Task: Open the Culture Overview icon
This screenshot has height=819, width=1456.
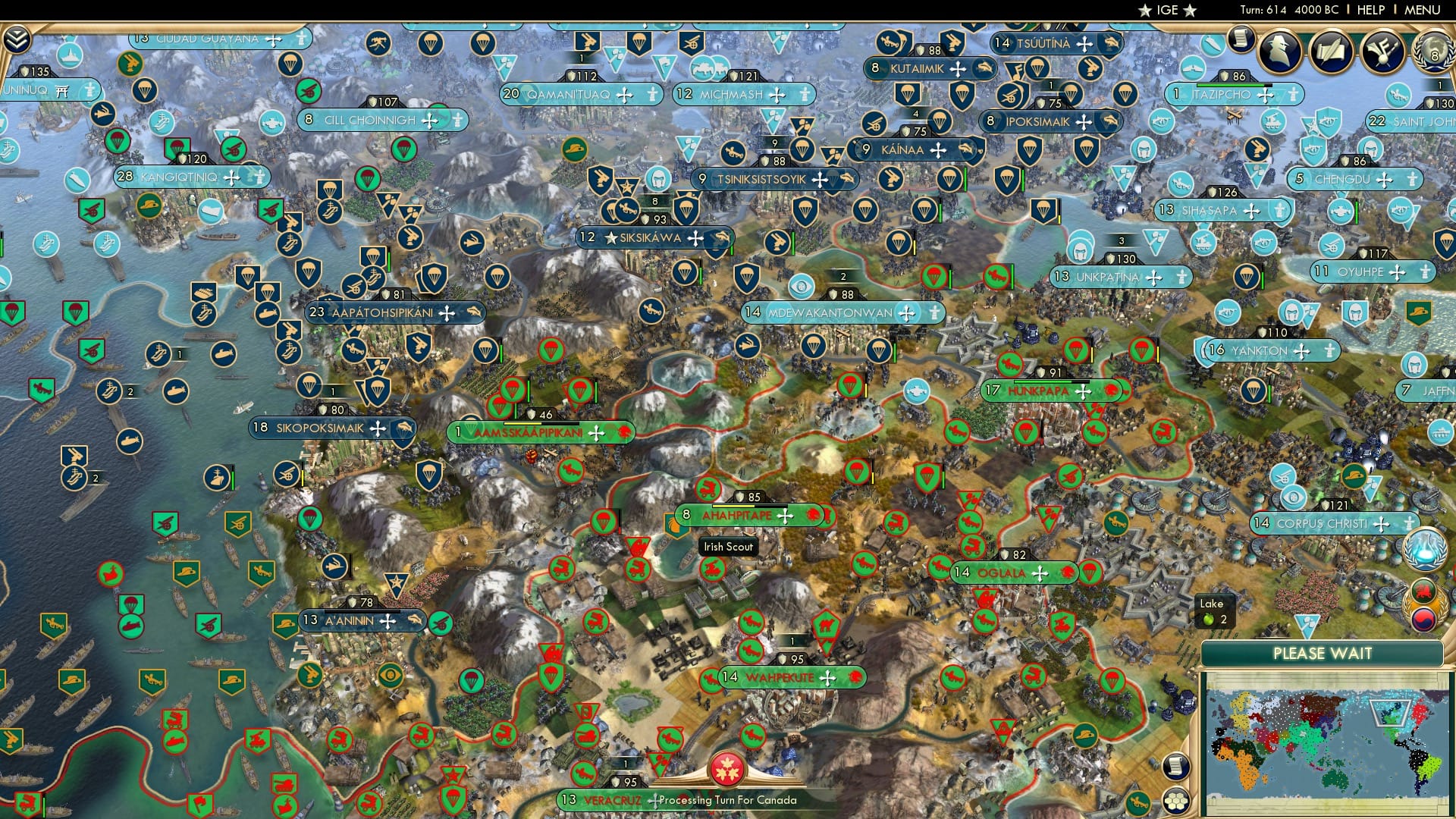Action: pos(1382,52)
